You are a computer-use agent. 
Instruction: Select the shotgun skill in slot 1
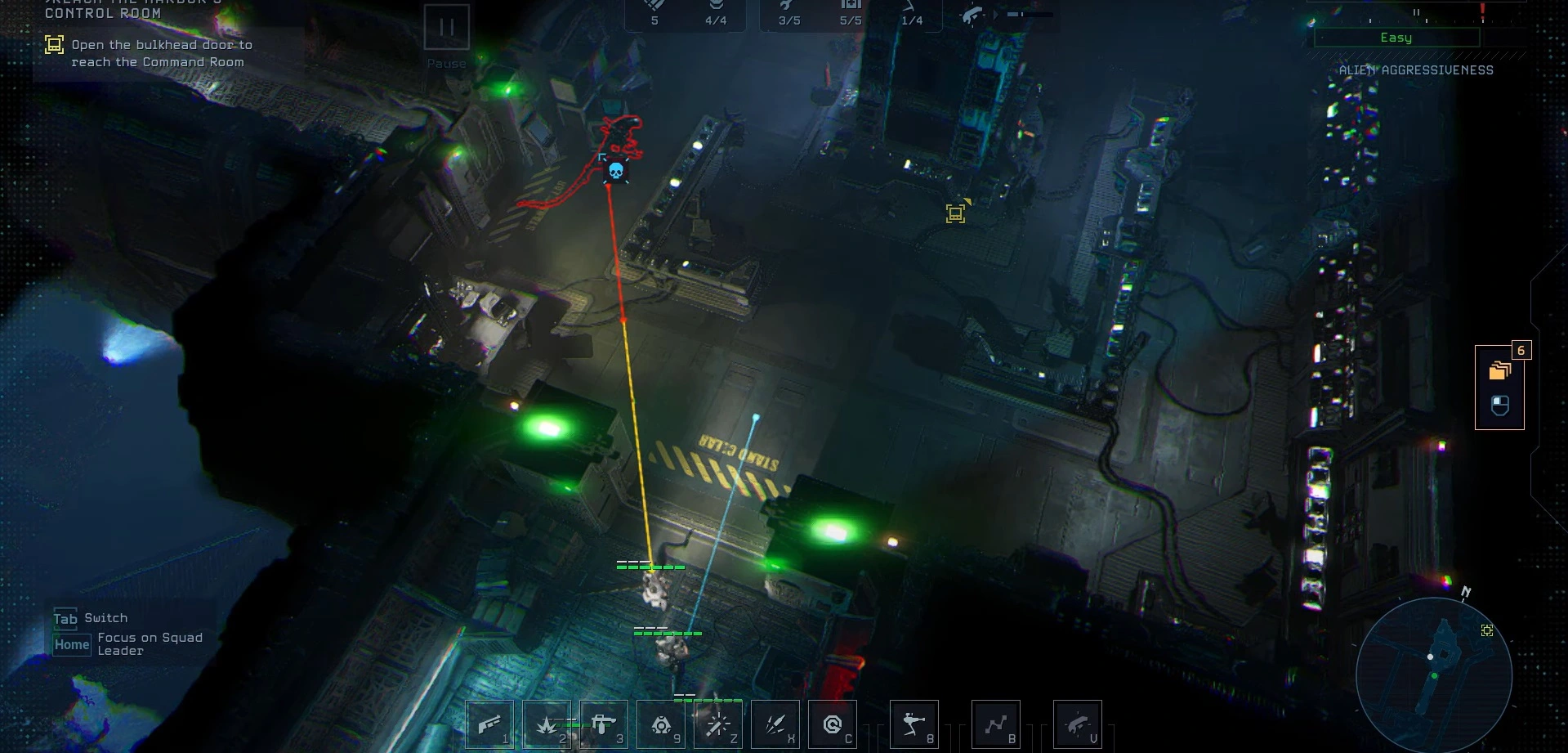[489, 724]
